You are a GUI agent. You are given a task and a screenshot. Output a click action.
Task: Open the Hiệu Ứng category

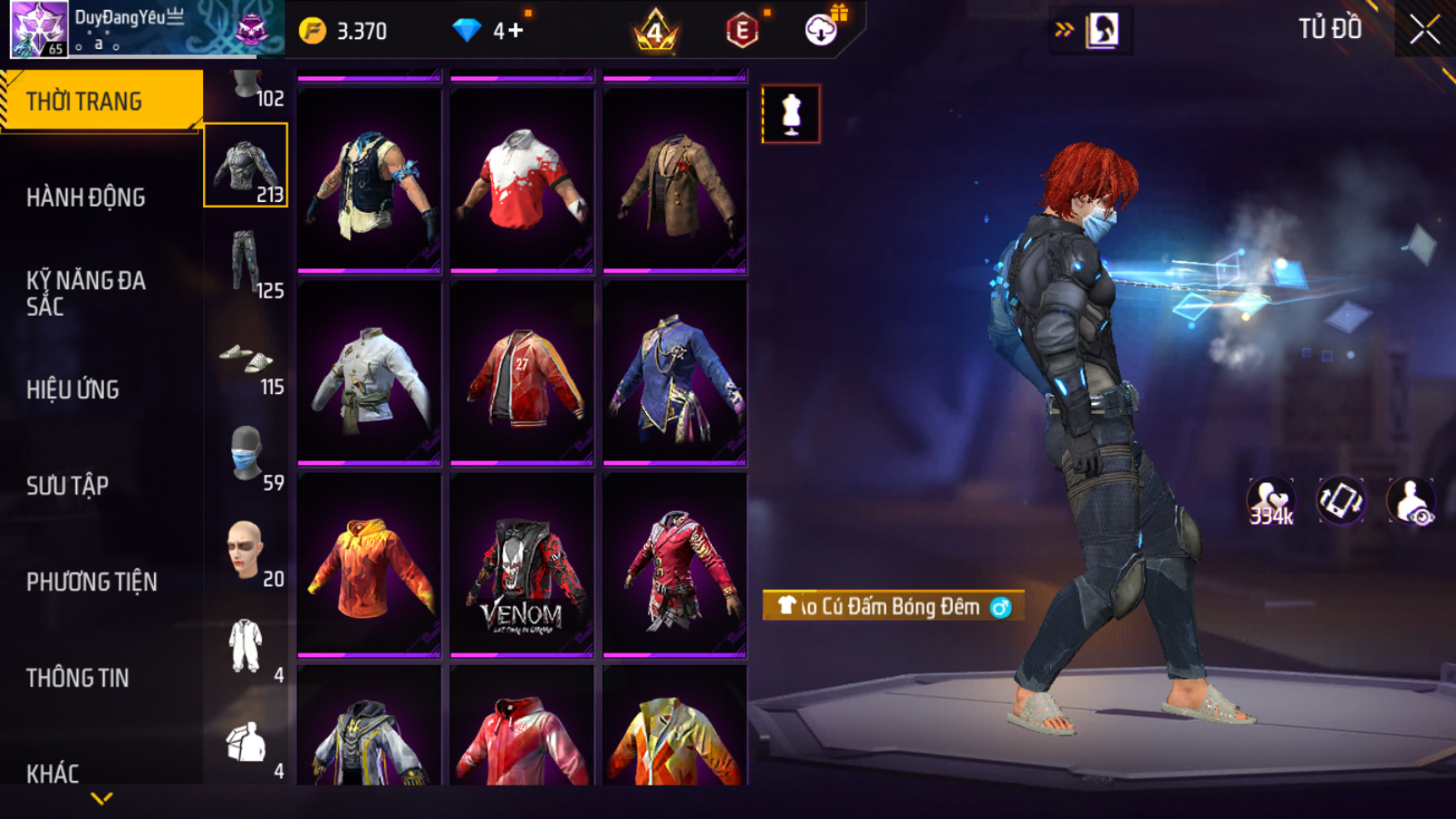[x=73, y=390]
